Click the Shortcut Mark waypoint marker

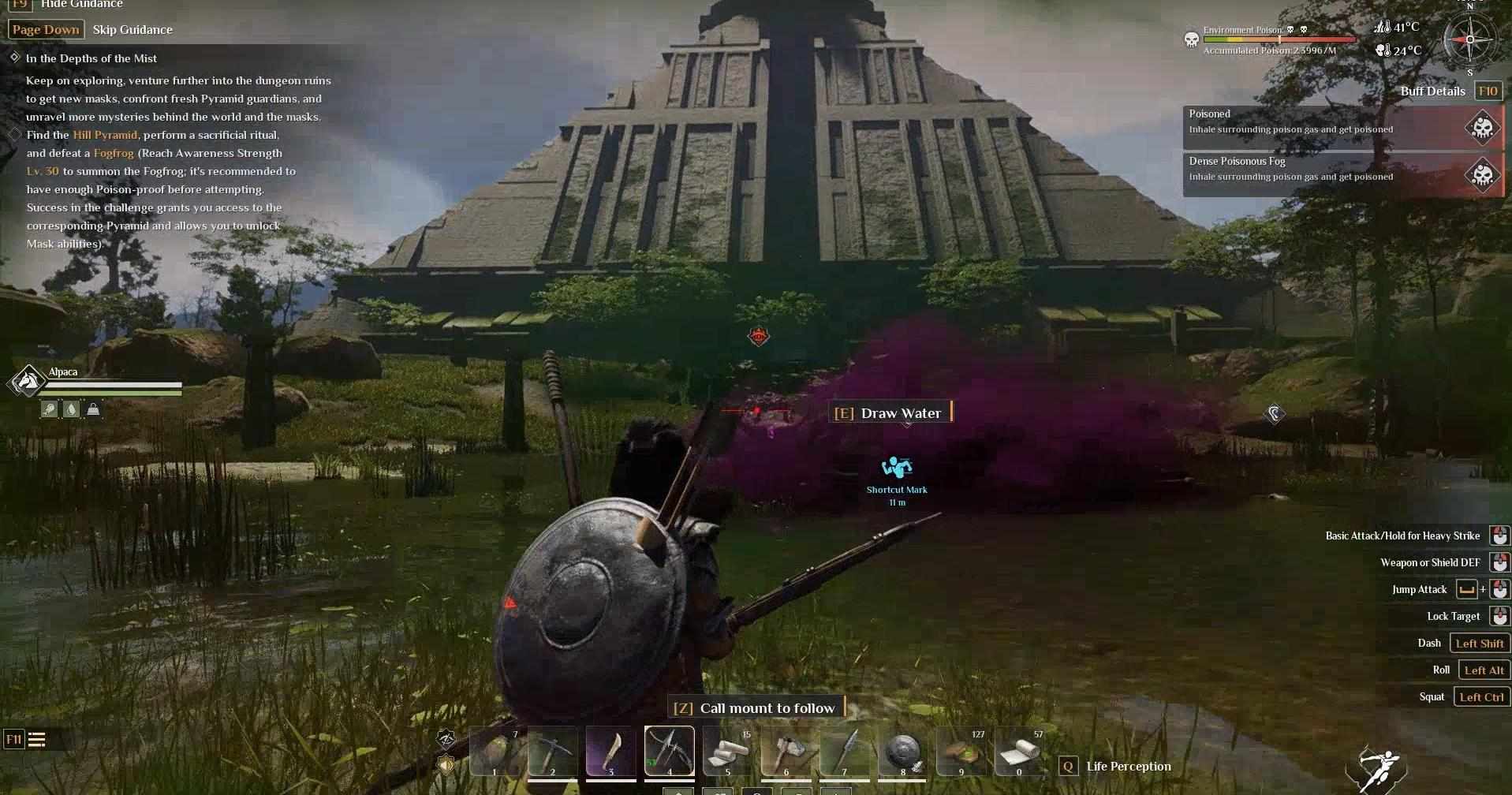(897, 468)
